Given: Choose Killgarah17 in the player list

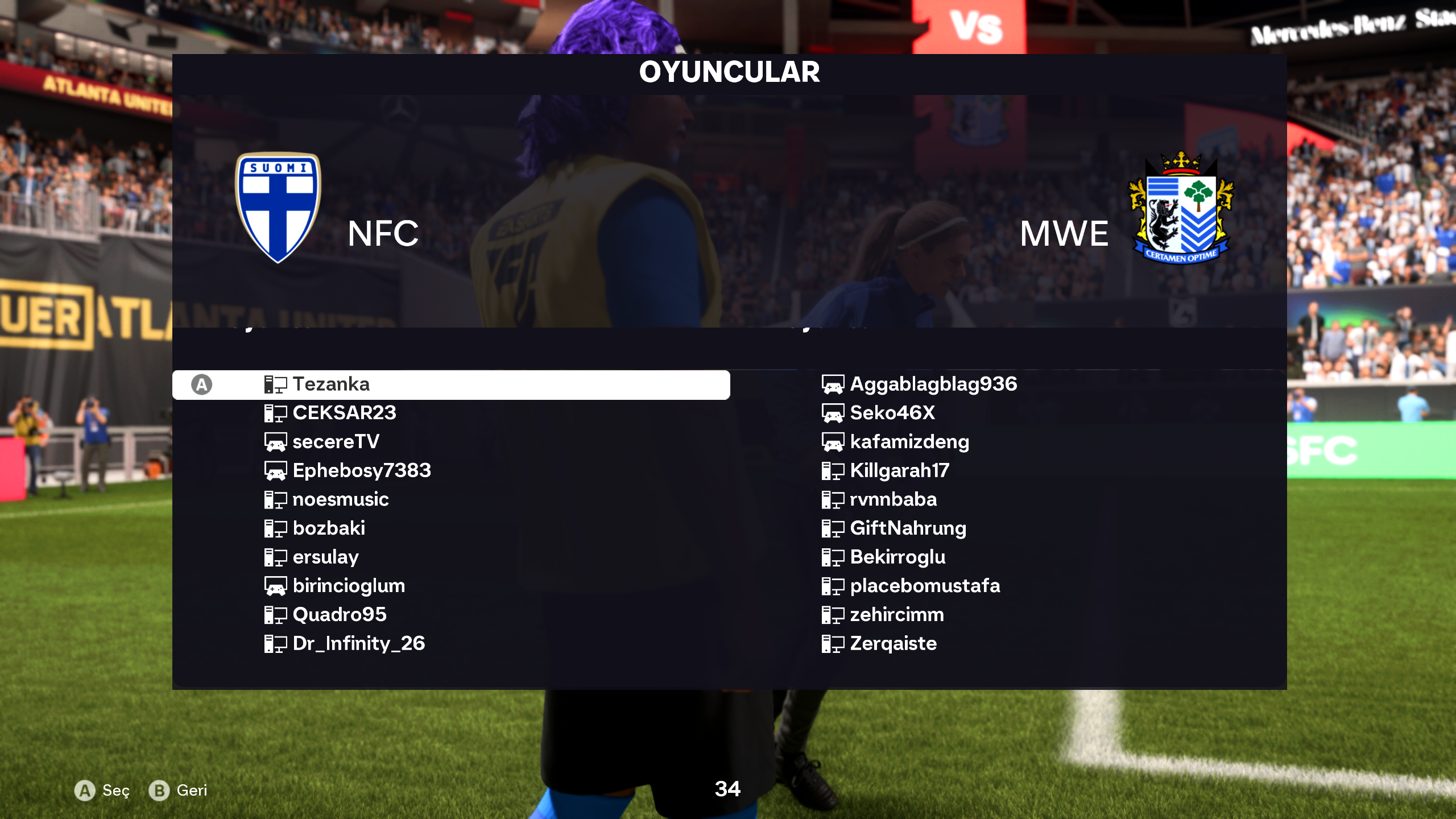Looking at the screenshot, I should pos(899,470).
